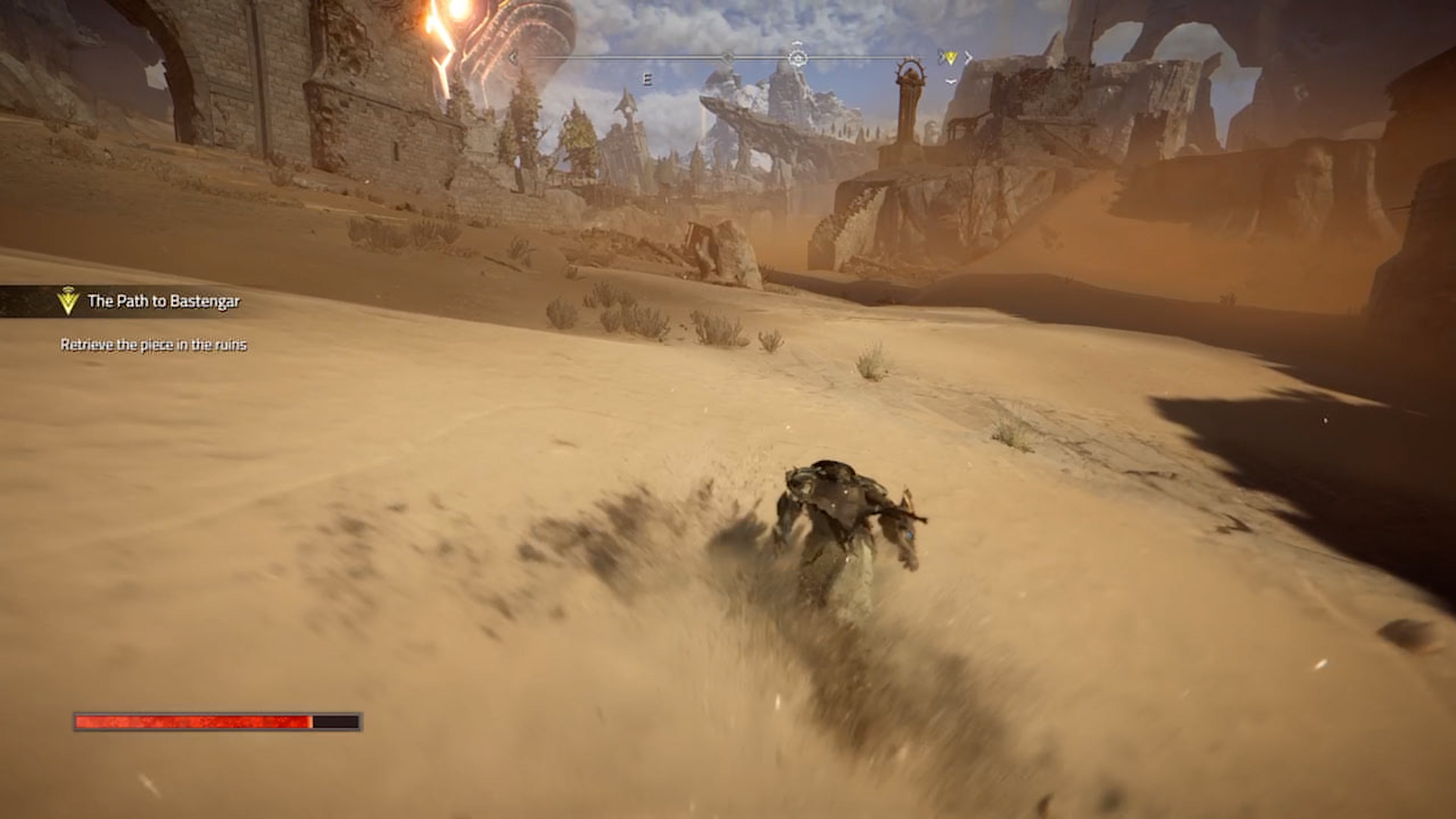Select the East heading letter on compass

tap(647, 79)
